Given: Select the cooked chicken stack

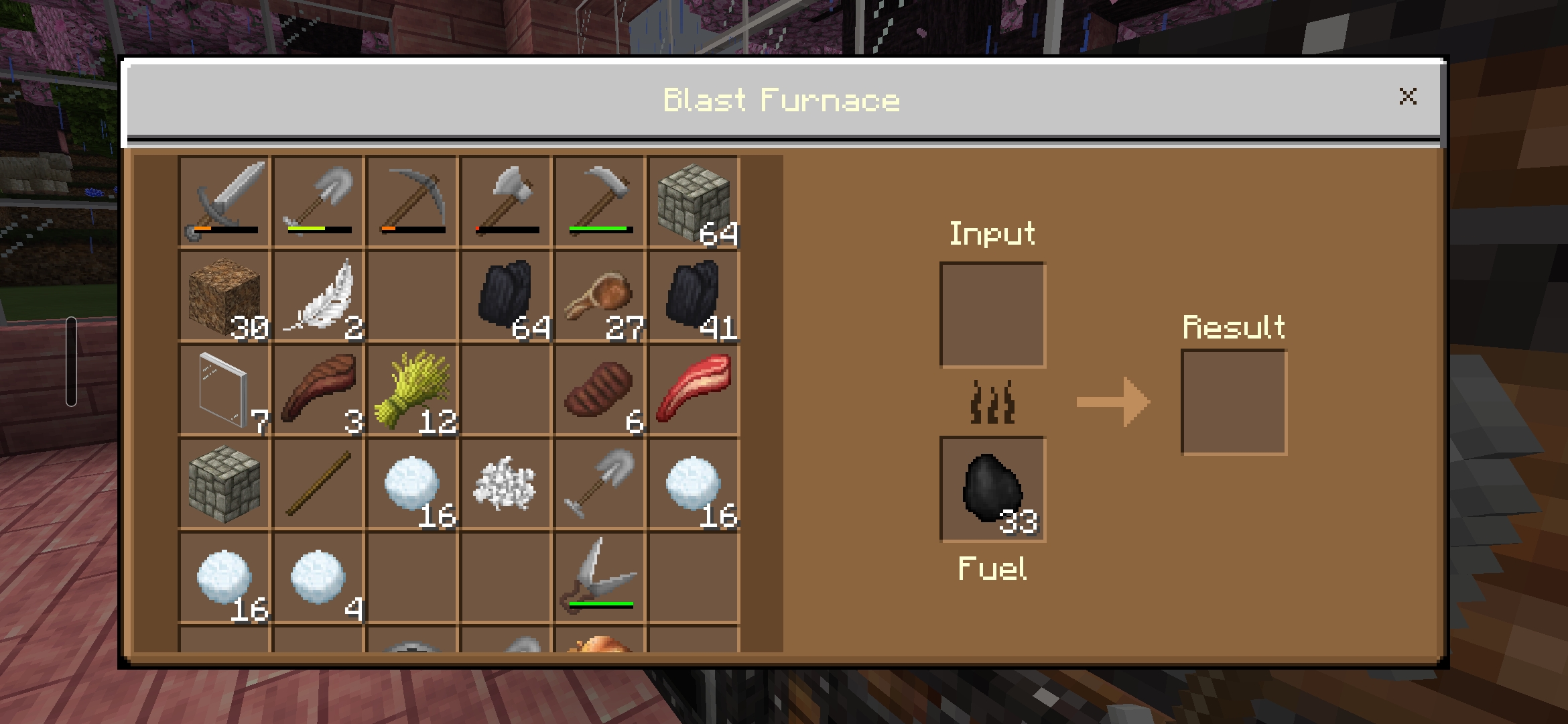Looking at the screenshot, I should (600, 295).
